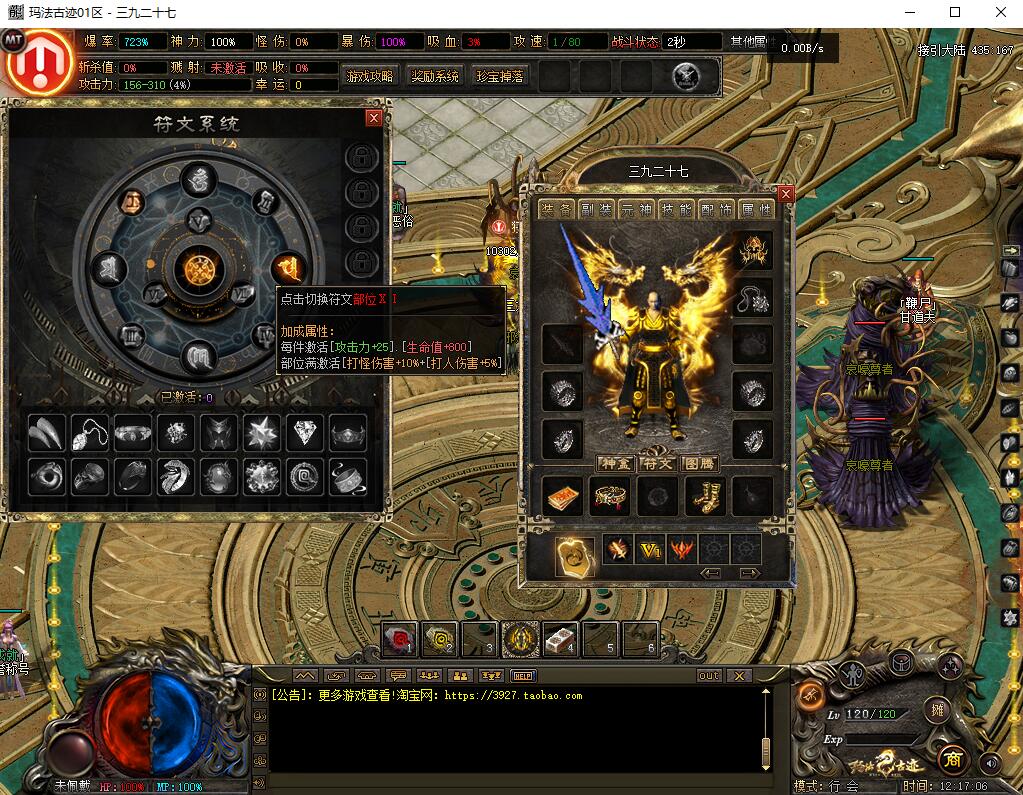Viewport: 1023px width, 795px height.
Task: Open the 奖励系统 reward system
Action: (x=435, y=76)
